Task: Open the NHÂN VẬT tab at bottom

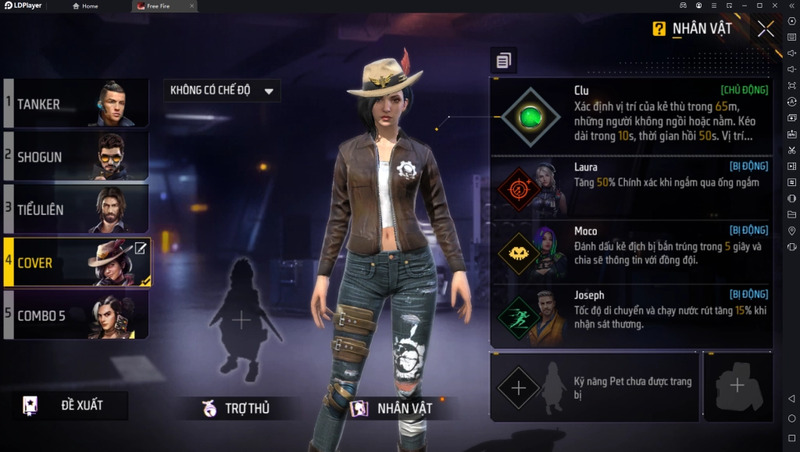Action: [x=392, y=408]
